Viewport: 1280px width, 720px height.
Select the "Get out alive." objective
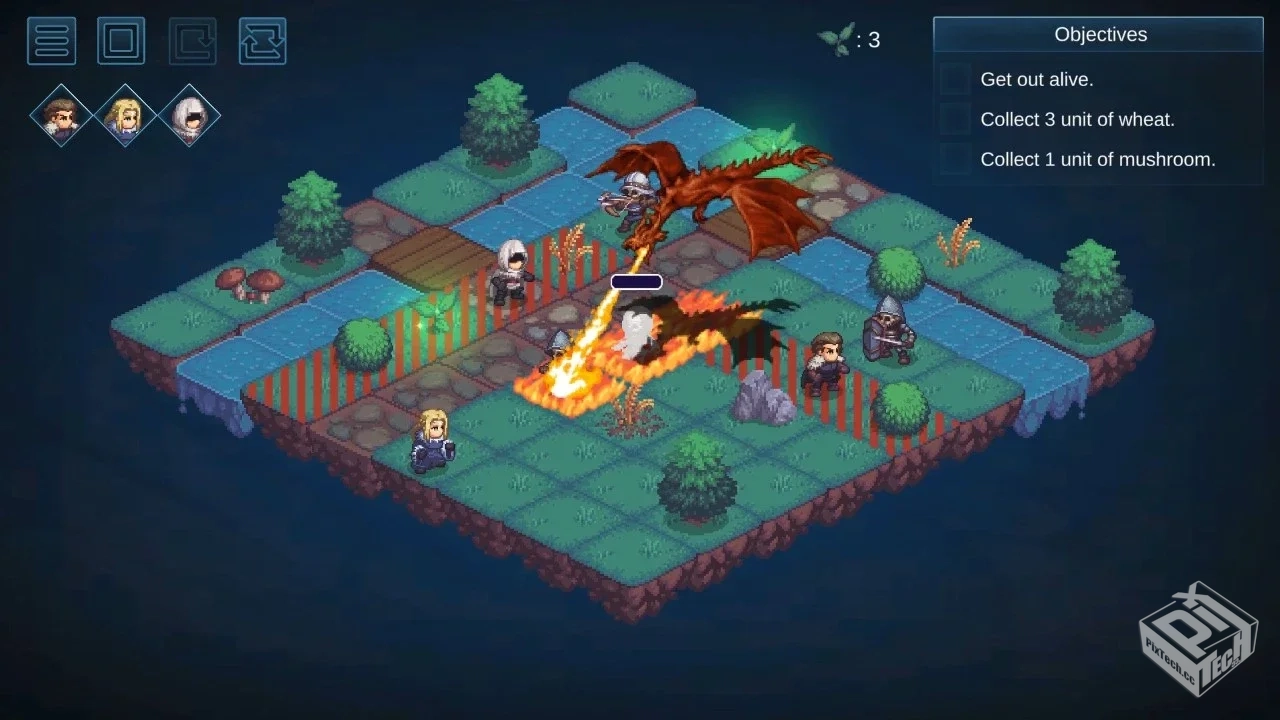pos(1036,80)
